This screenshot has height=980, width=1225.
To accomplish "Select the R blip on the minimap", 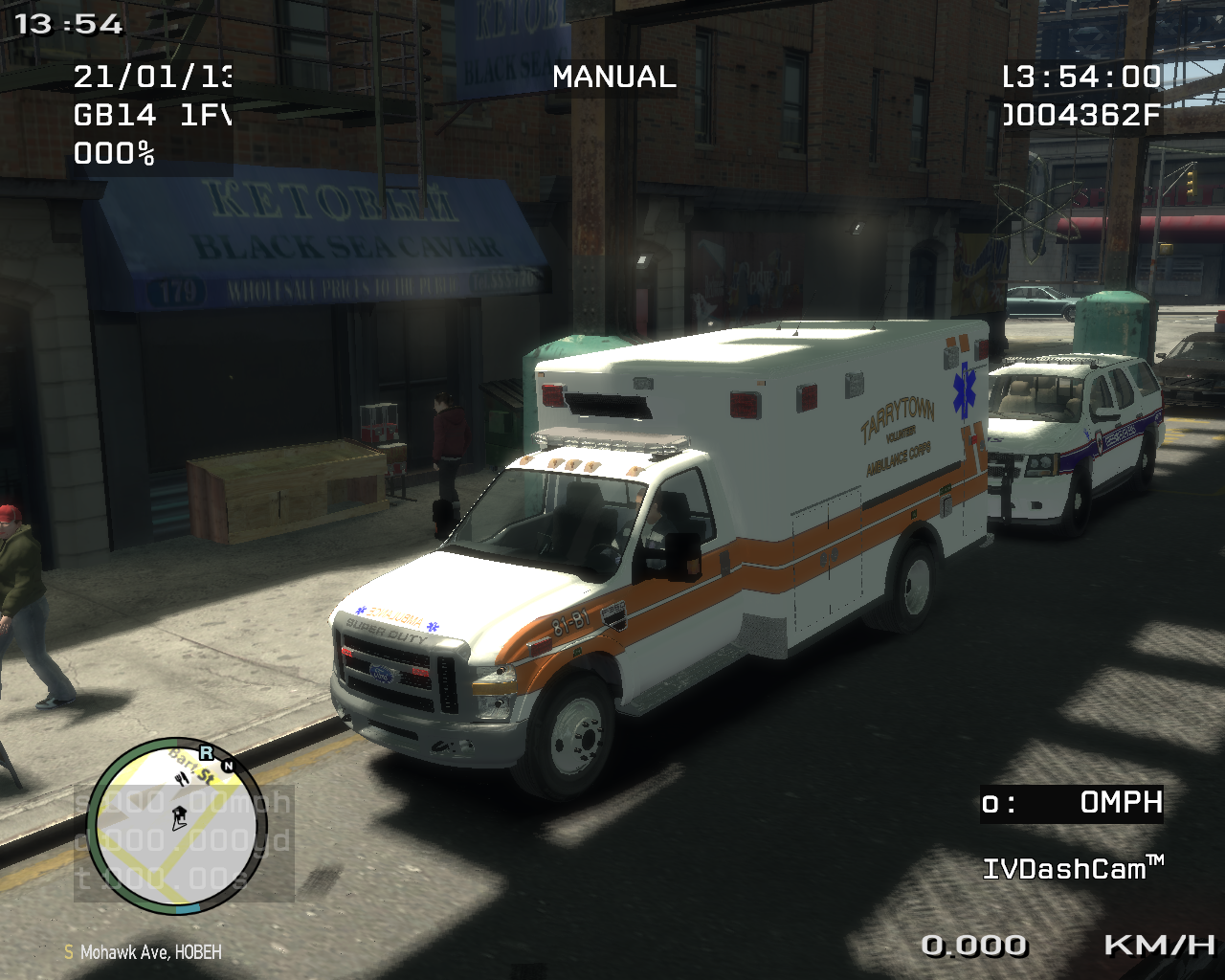I will coord(206,753).
